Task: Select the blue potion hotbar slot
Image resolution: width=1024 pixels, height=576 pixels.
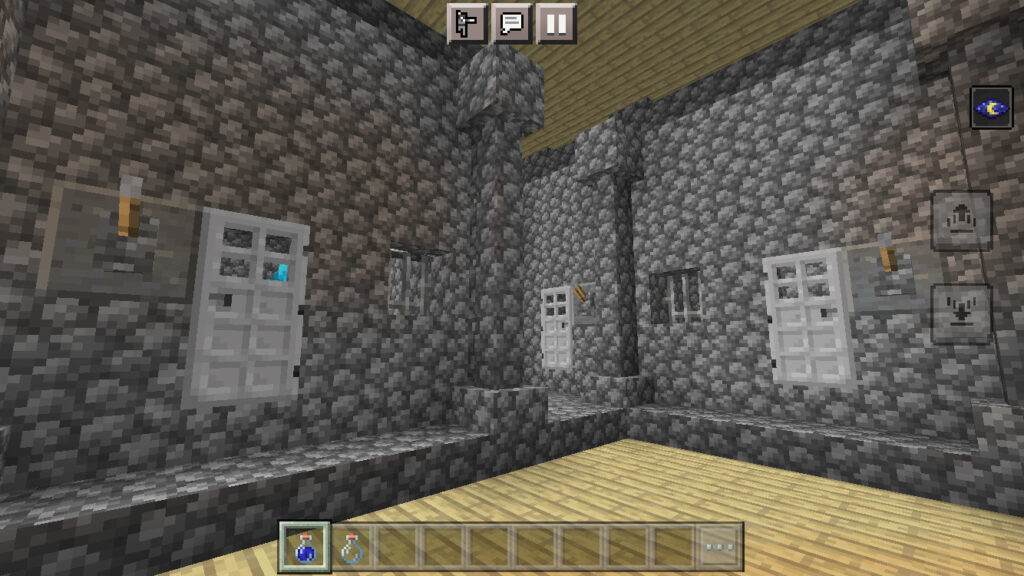Action: (x=303, y=546)
